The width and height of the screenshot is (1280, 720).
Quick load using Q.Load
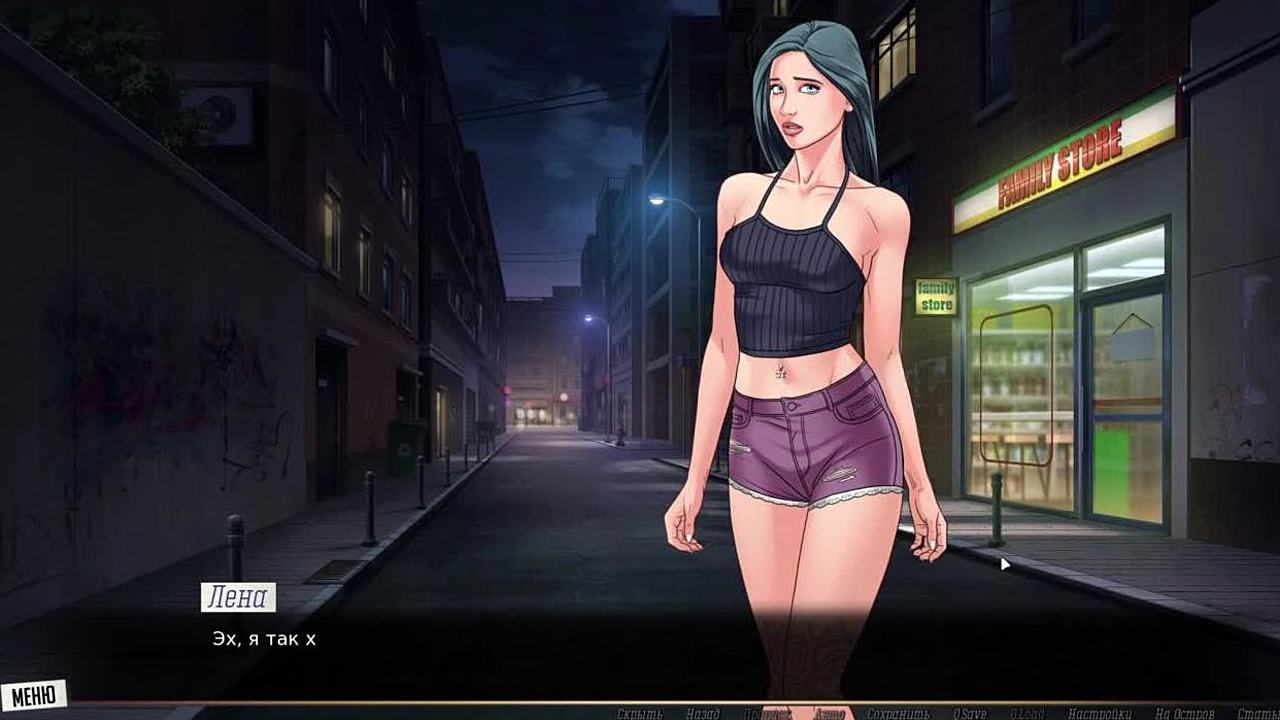(1027, 713)
